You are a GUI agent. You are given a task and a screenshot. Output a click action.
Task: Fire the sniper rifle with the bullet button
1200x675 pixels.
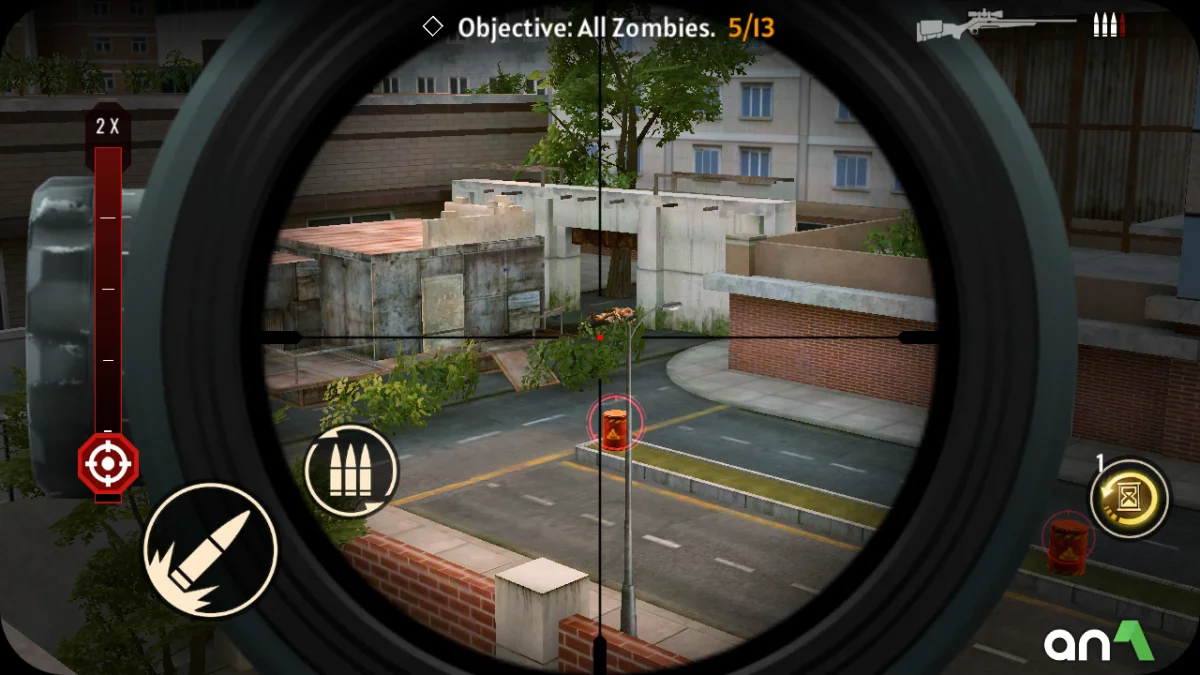tap(210, 548)
